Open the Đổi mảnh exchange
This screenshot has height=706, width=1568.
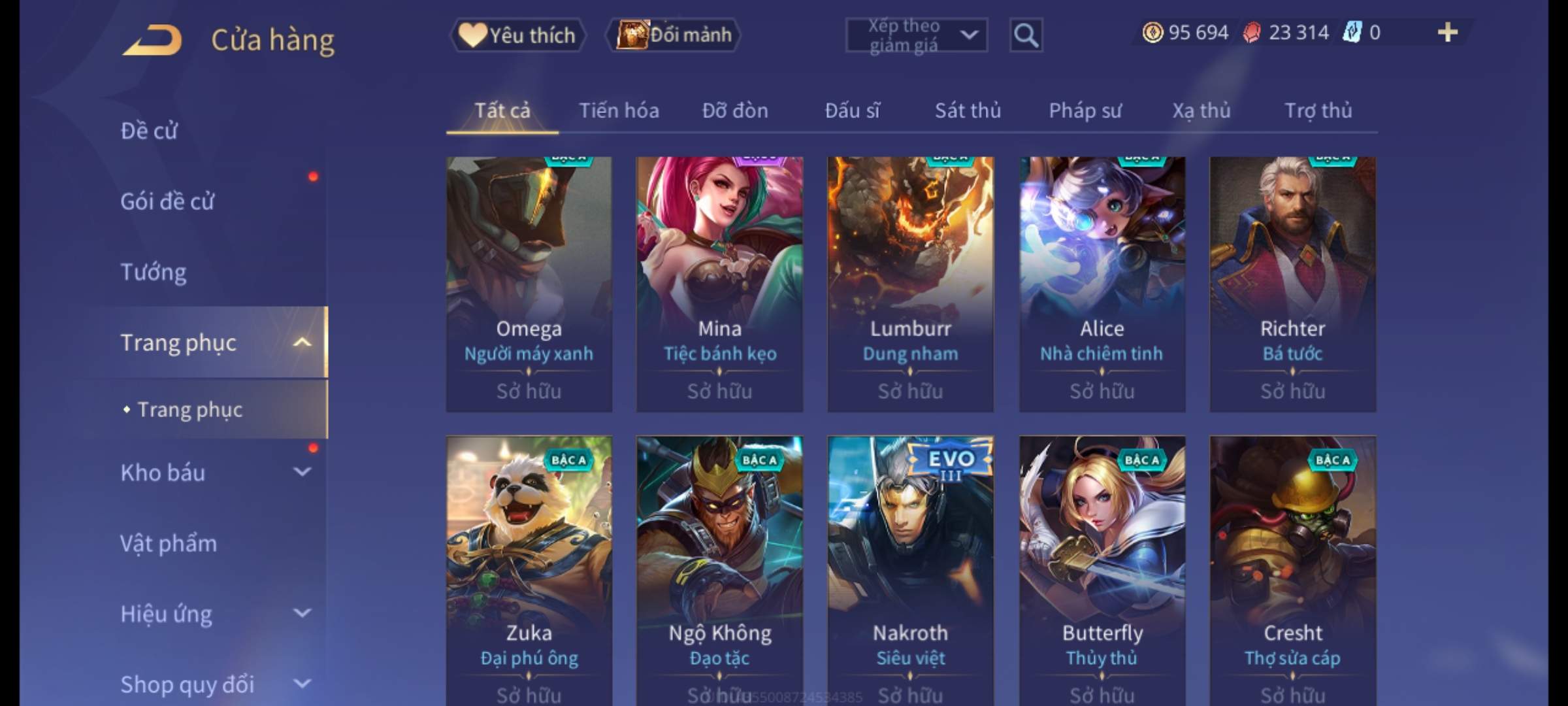[x=674, y=35]
